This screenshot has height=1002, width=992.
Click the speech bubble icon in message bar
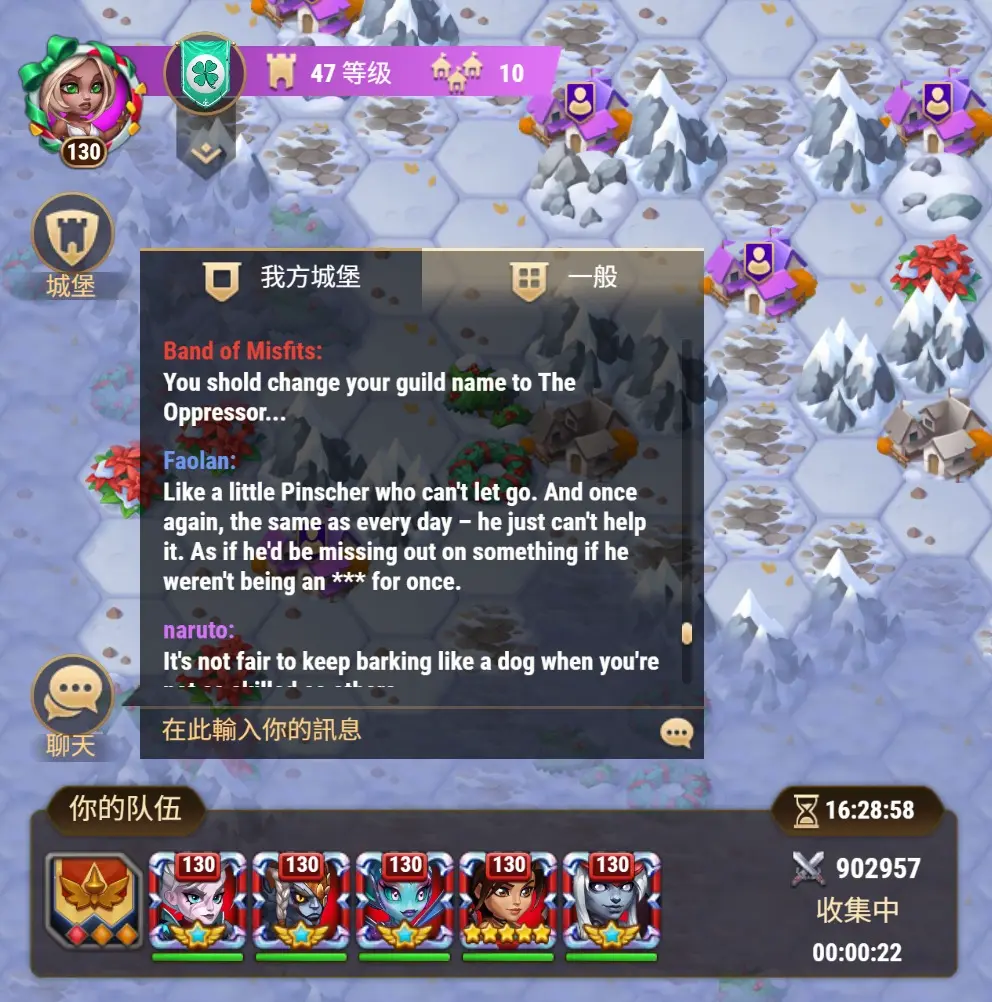pos(677,733)
